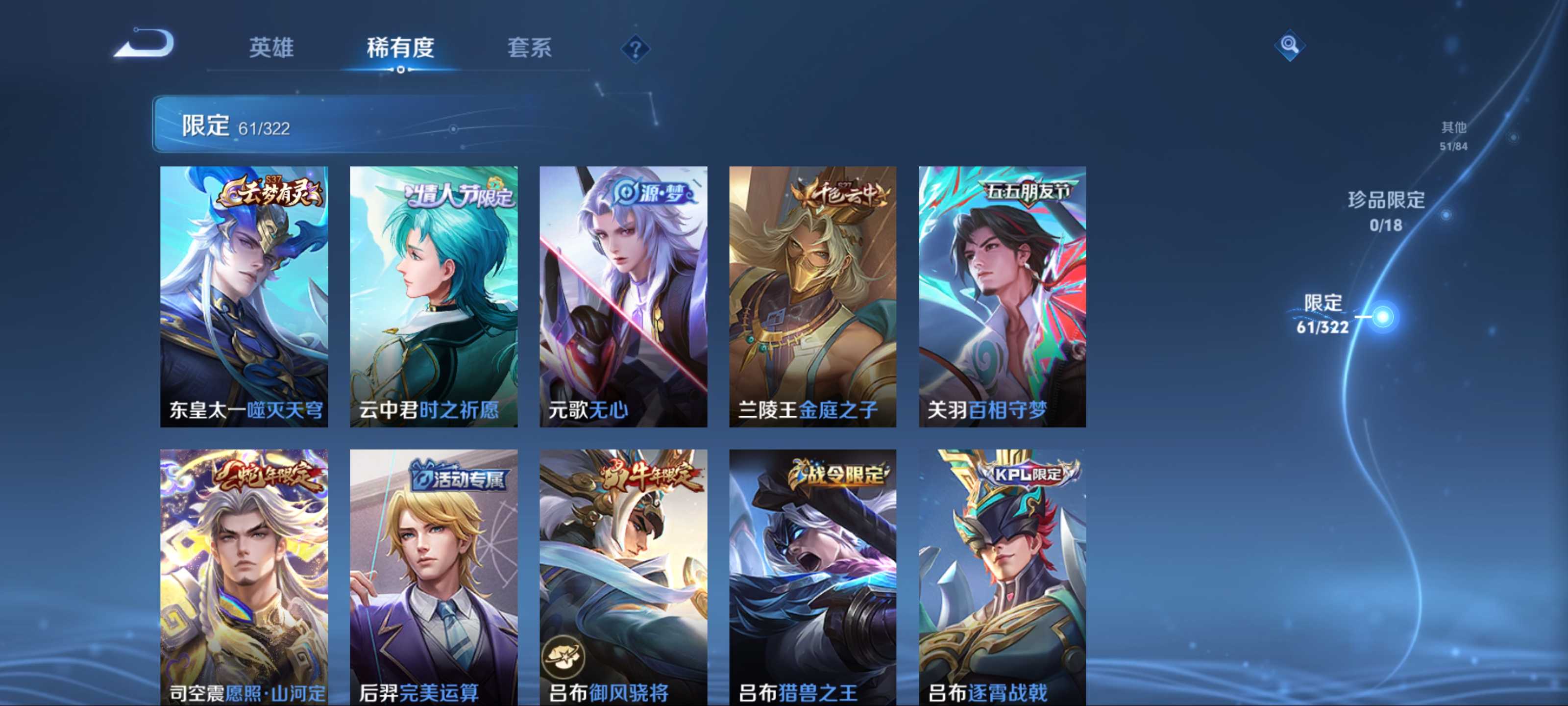The width and height of the screenshot is (1568, 706).
Task: Select the 兰陵王 金庭之子 skin card
Action: coord(812,296)
